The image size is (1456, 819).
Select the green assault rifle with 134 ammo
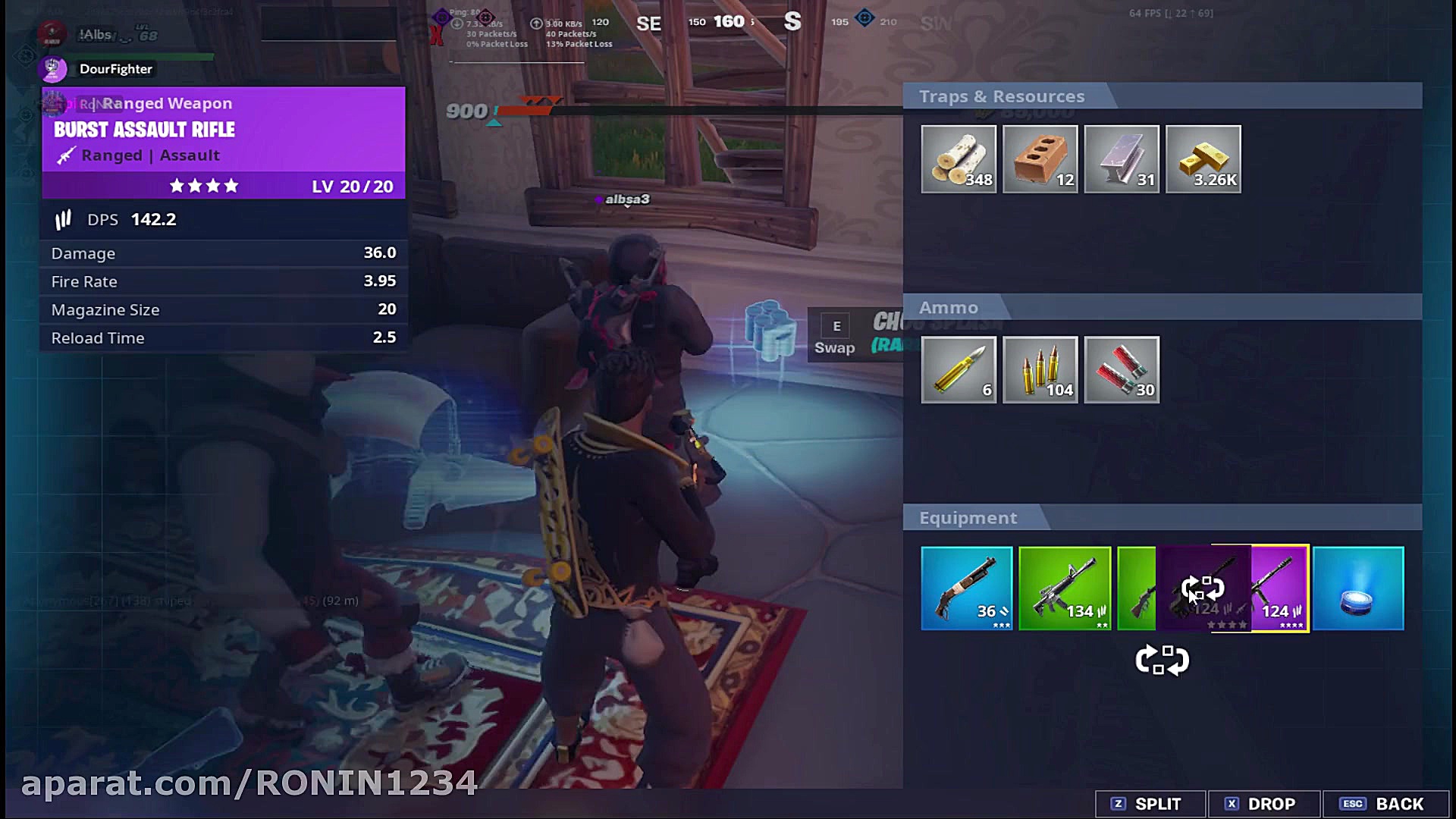coord(1065,588)
